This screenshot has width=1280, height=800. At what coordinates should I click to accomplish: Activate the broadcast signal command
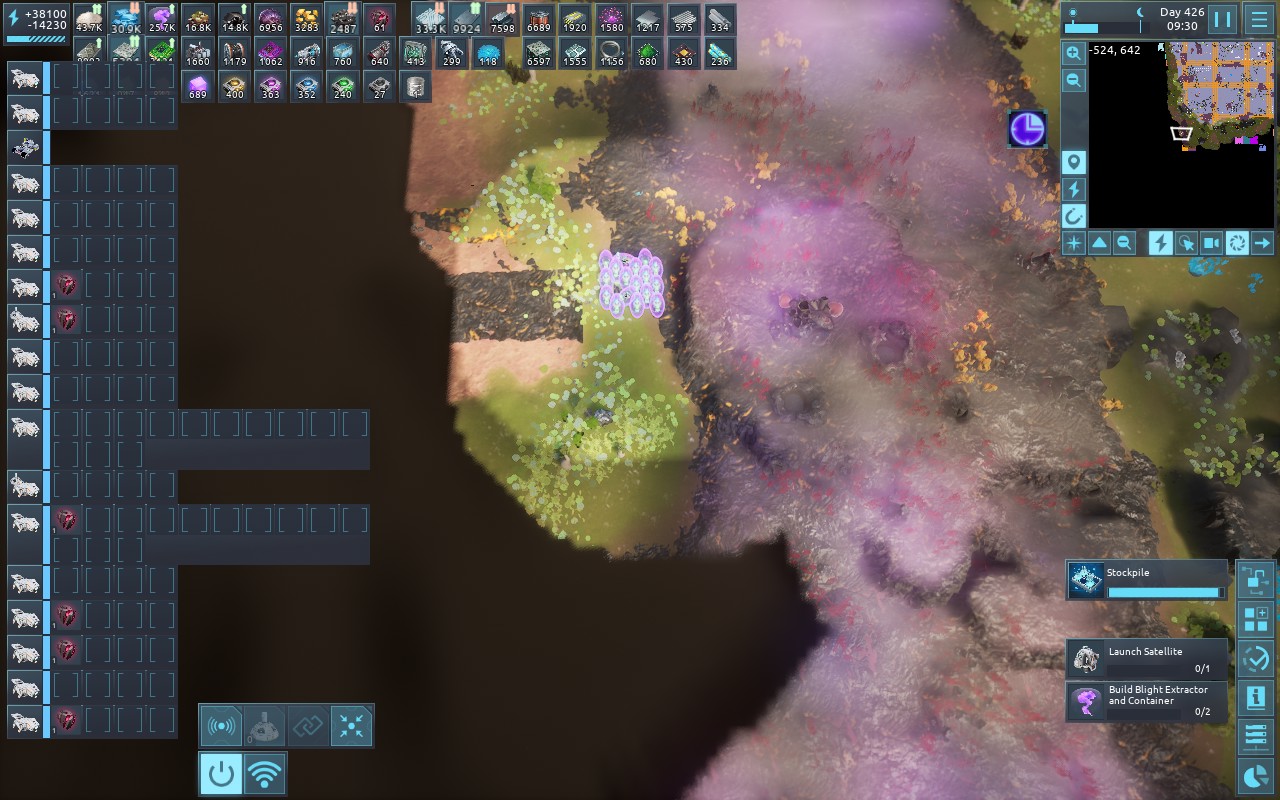click(220, 726)
